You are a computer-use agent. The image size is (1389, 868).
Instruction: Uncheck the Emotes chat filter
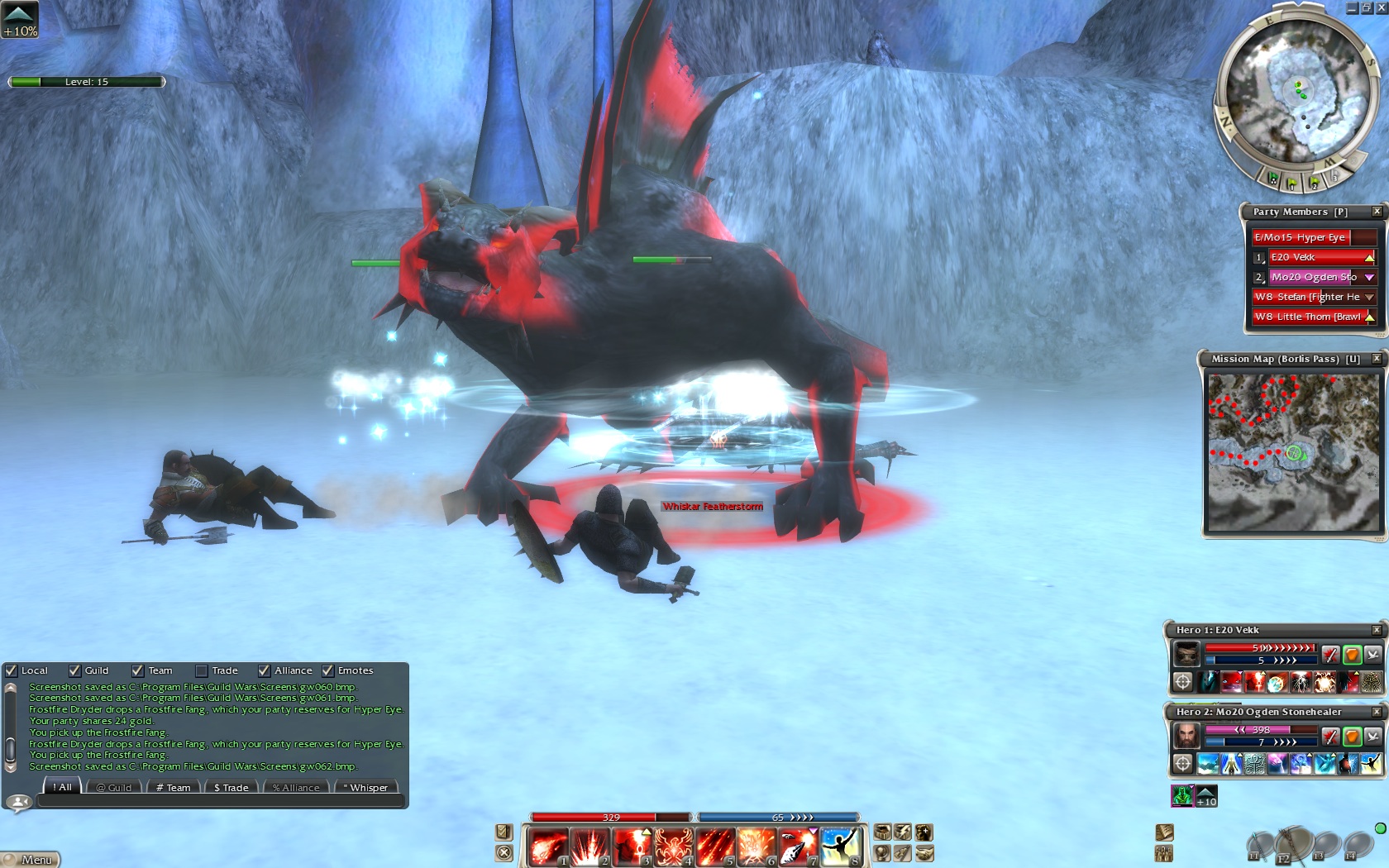point(327,670)
